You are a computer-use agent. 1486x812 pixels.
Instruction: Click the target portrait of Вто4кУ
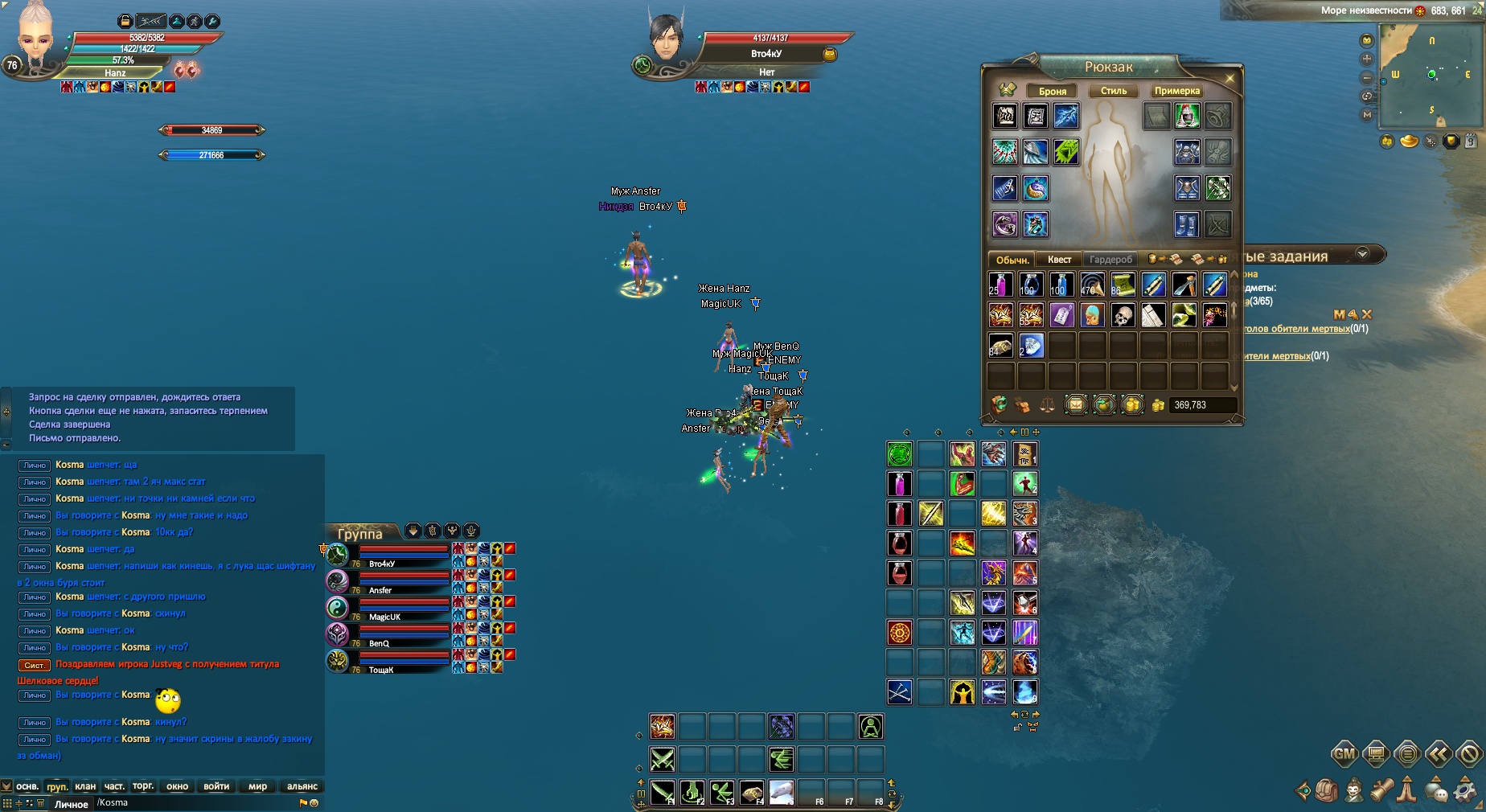coord(666,39)
